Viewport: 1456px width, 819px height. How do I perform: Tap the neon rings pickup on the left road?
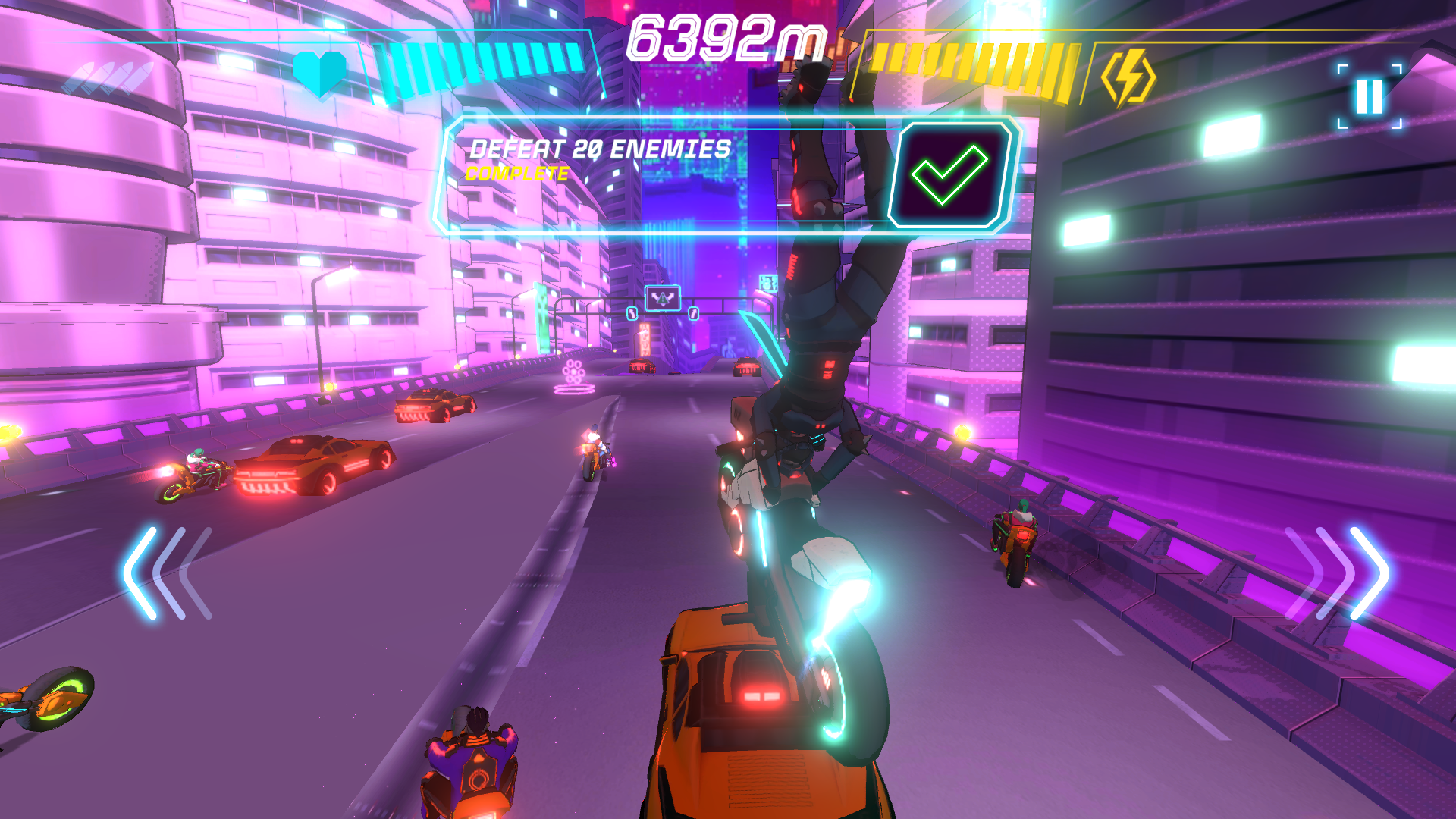(x=574, y=374)
